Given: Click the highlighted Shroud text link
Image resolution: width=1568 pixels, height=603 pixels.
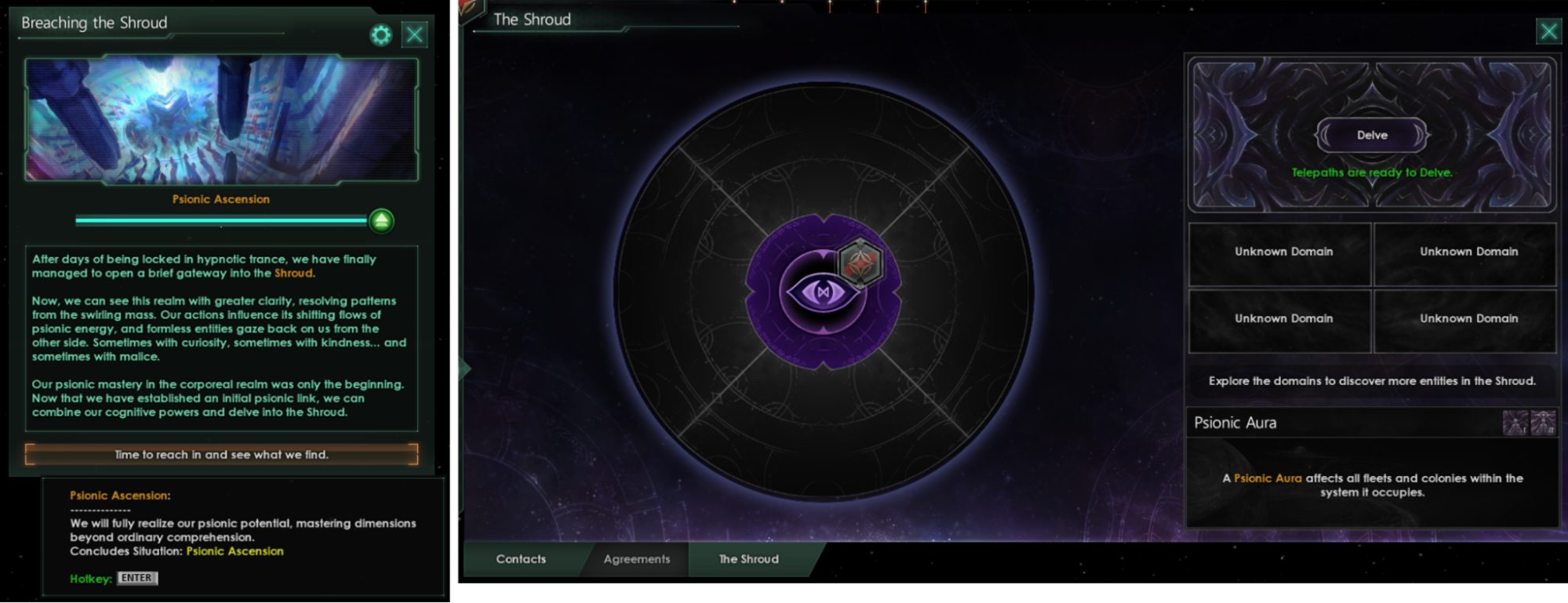Looking at the screenshot, I should pos(293,274).
